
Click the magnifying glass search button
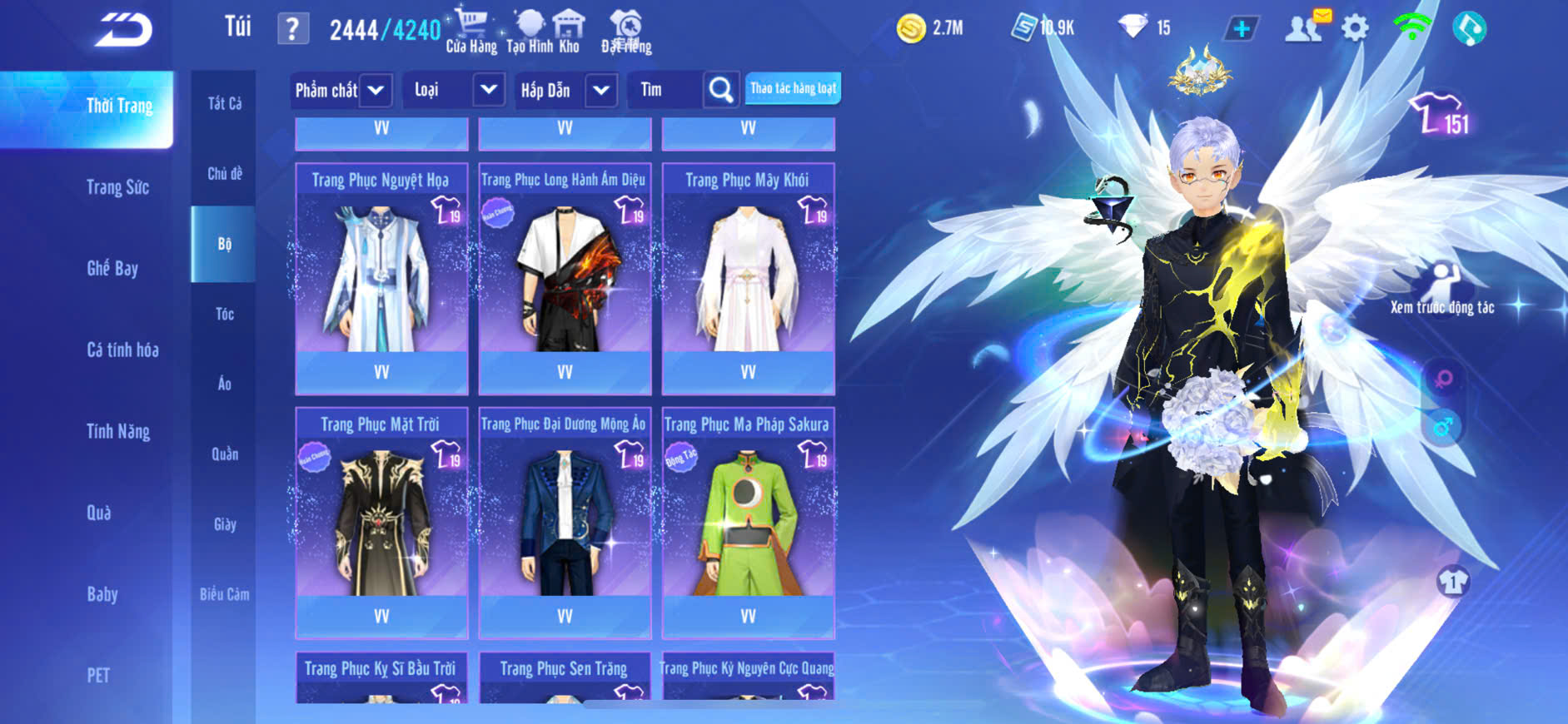click(721, 90)
